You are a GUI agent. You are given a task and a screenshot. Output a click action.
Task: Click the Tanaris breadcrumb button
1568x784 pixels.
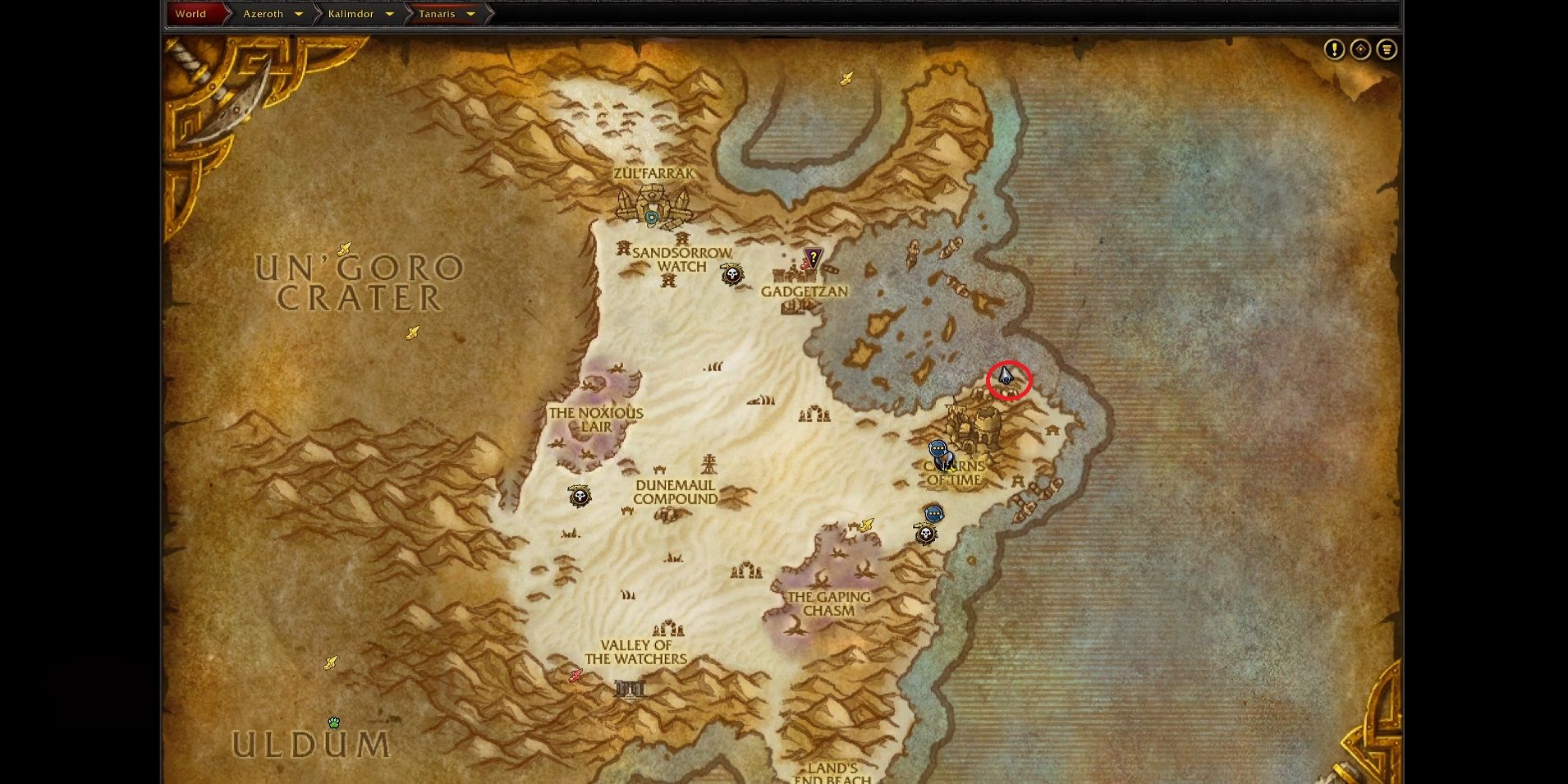click(x=437, y=14)
